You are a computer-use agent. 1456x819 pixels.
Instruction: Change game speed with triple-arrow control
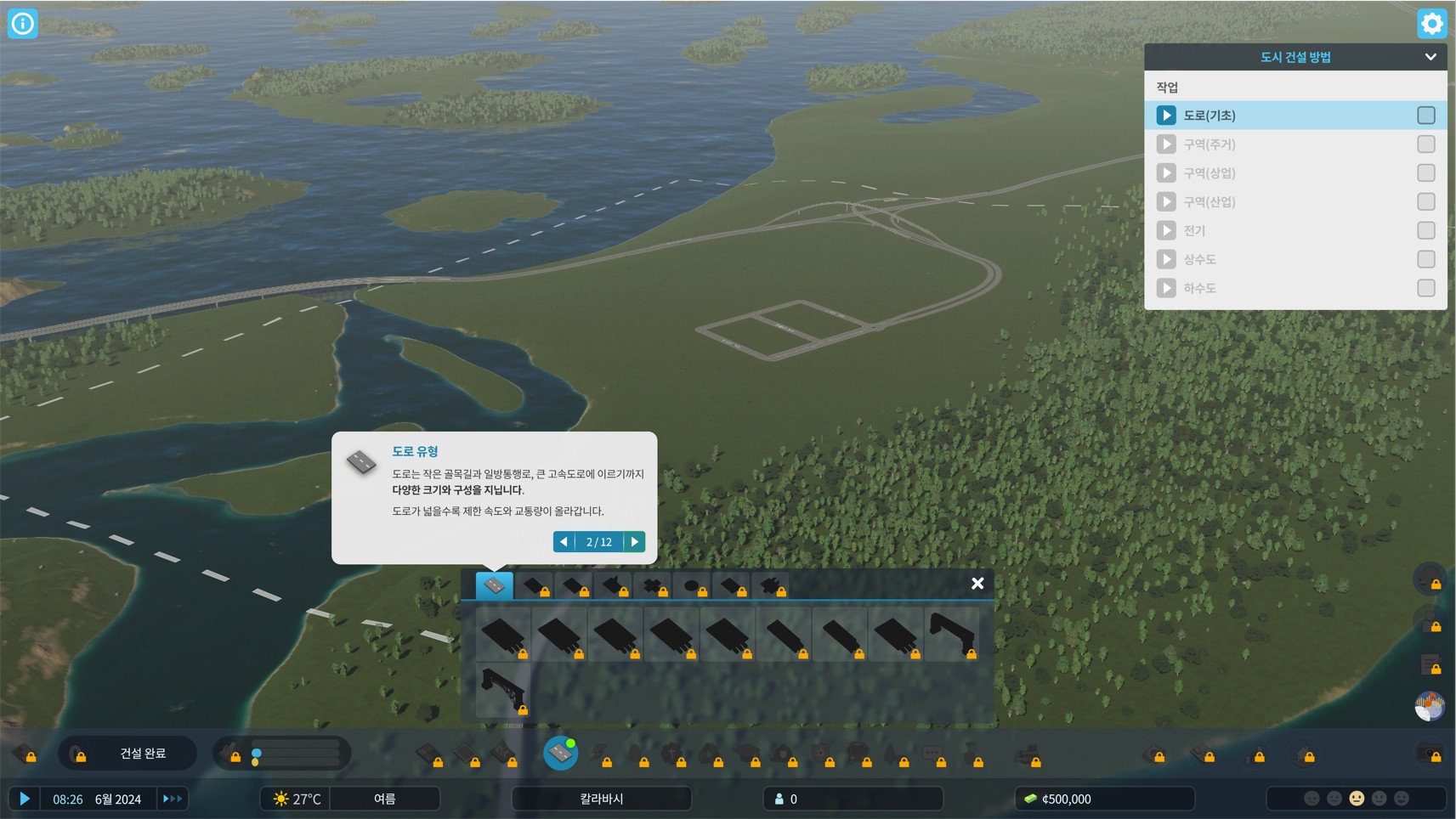(x=172, y=799)
